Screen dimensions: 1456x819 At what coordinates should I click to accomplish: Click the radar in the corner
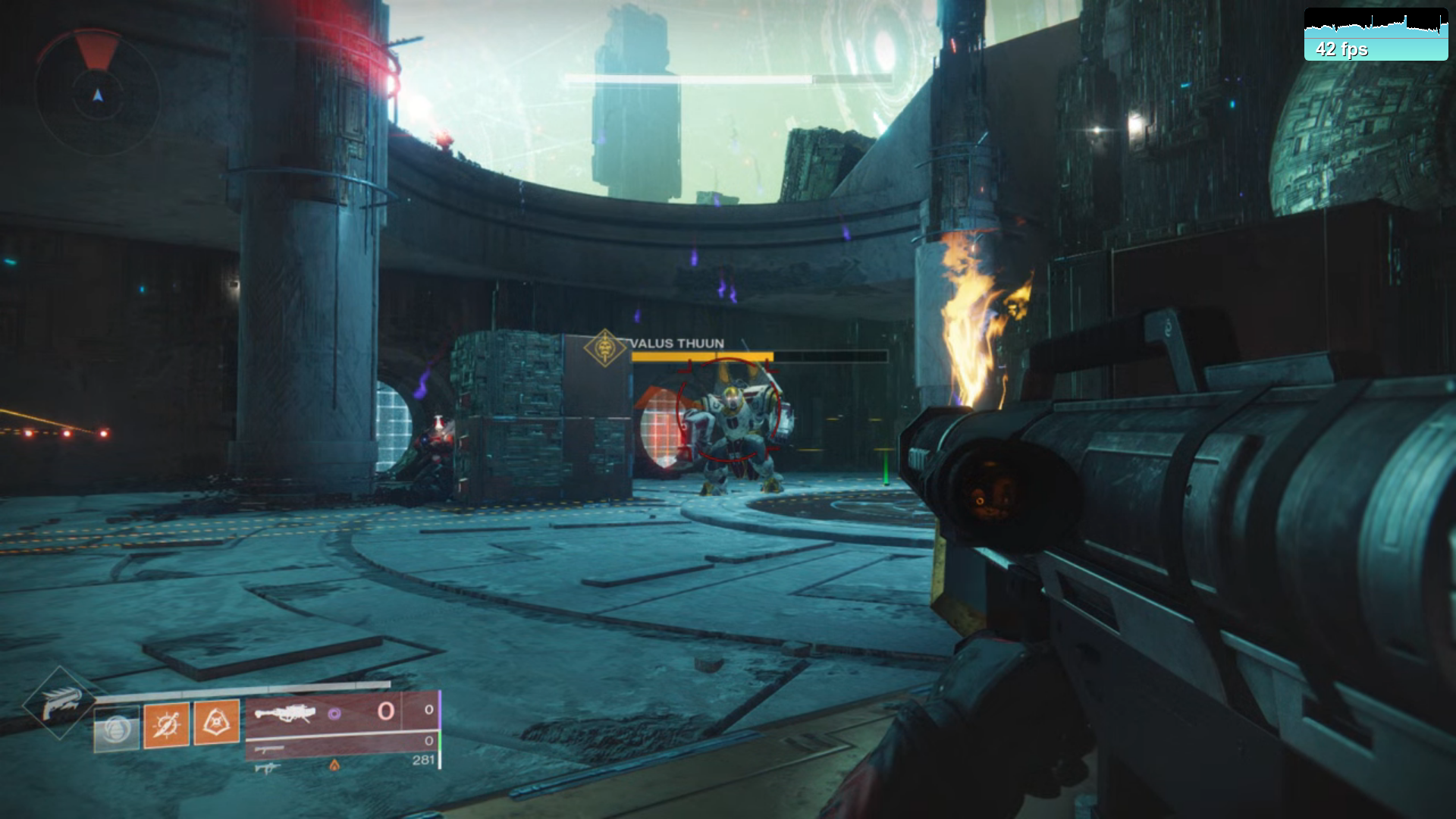click(97, 93)
